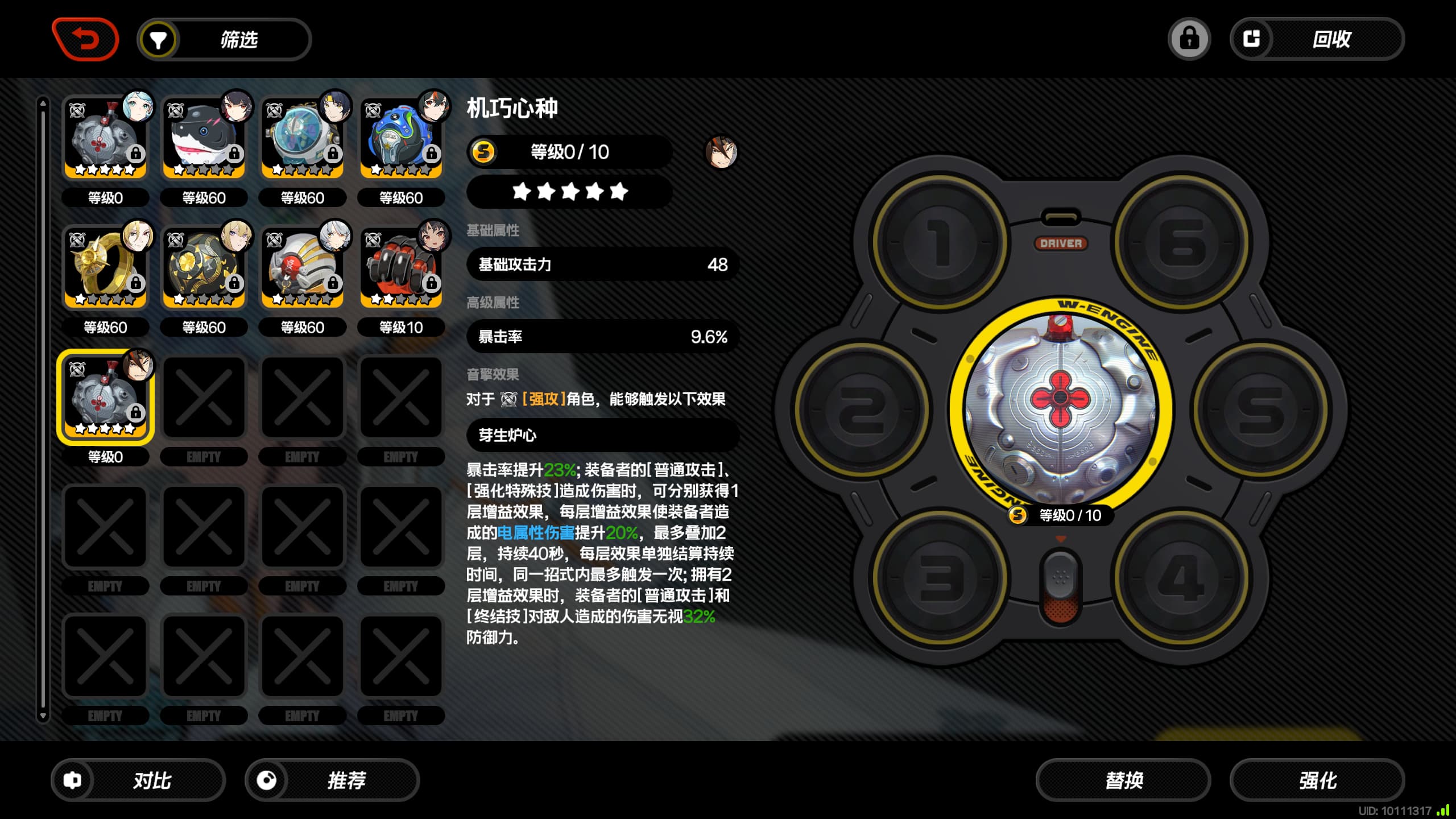This screenshot has width=1456, height=819.
Task: Open 强化 upgrade for this W-Engine
Action: (x=1317, y=780)
